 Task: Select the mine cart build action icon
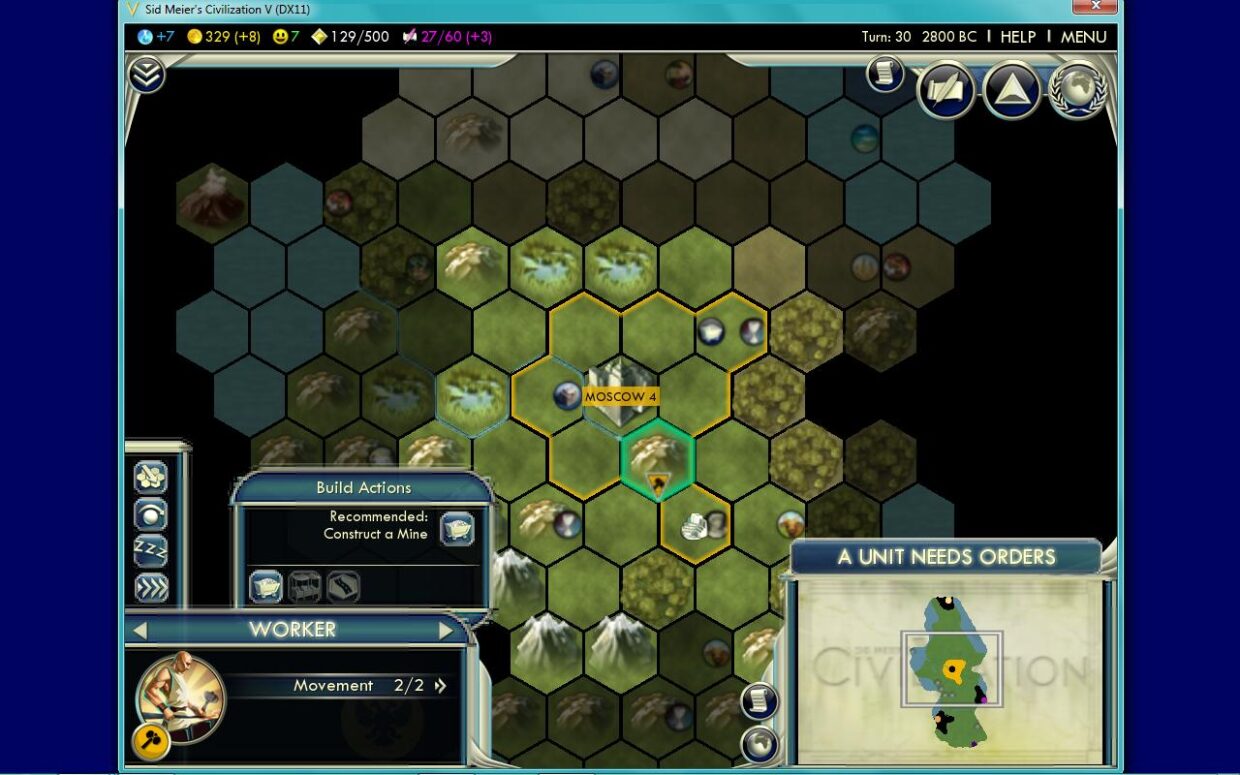pyautogui.click(x=266, y=587)
